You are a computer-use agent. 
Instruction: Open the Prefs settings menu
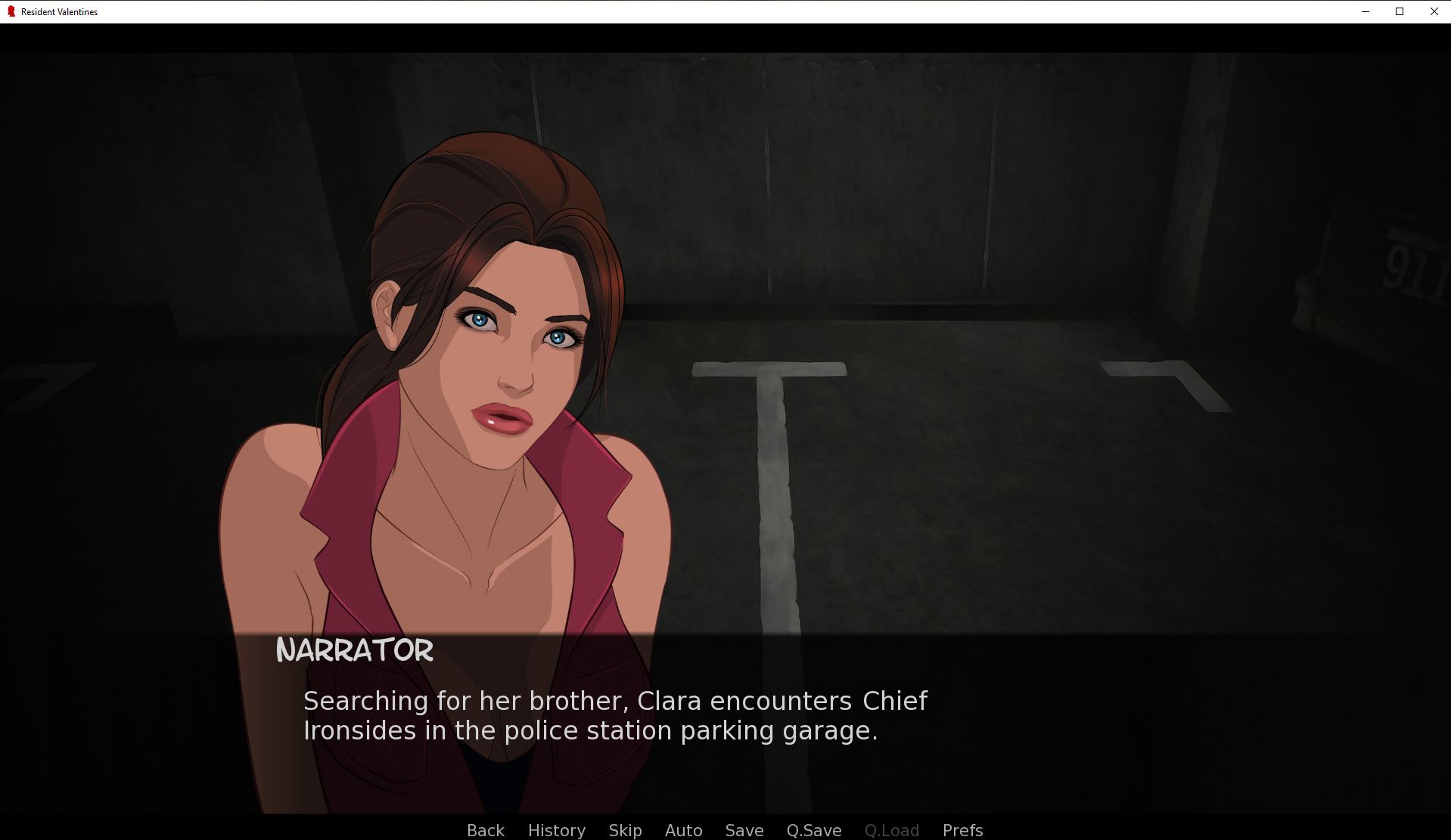coord(962,830)
